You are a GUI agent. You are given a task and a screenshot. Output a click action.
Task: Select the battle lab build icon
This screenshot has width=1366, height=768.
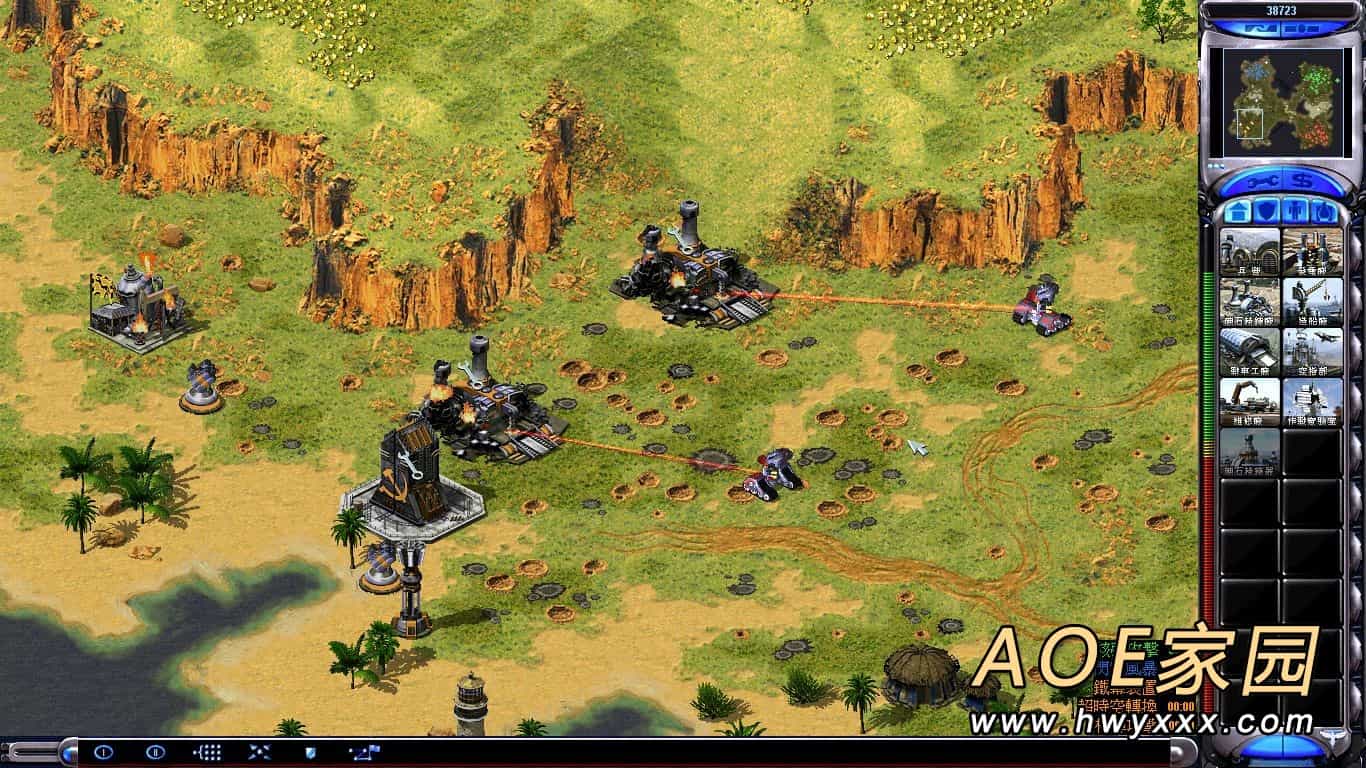[1312, 402]
